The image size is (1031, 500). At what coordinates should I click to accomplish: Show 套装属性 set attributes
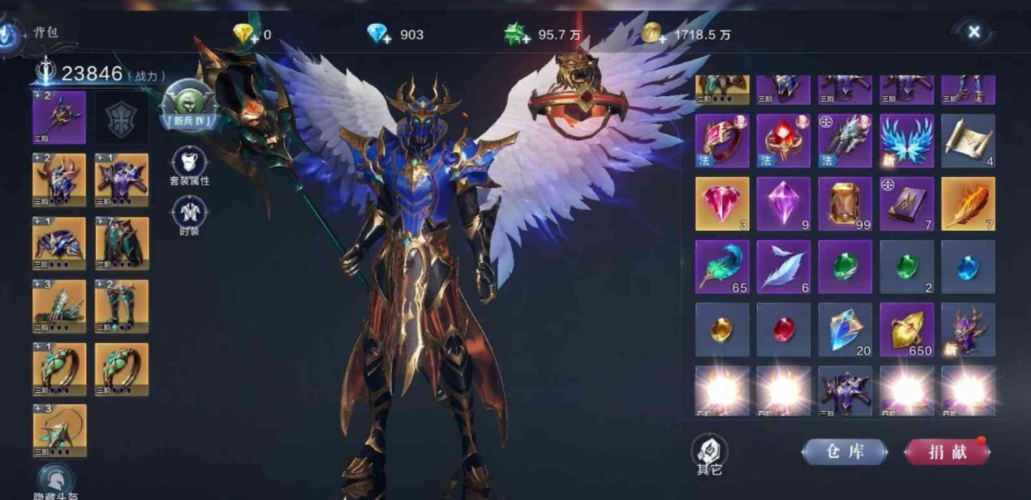(189, 166)
